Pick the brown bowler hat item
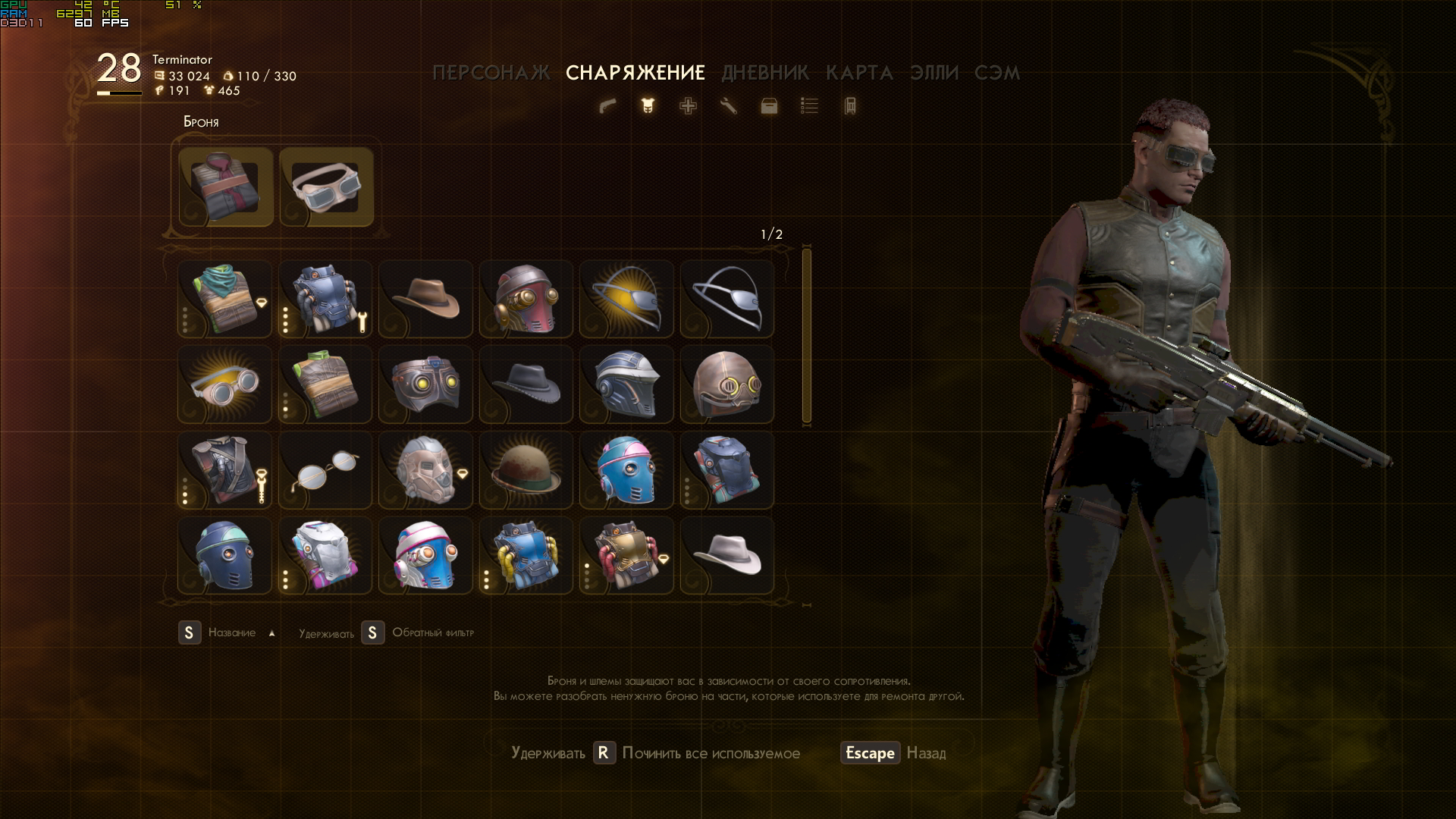 [x=526, y=470]
